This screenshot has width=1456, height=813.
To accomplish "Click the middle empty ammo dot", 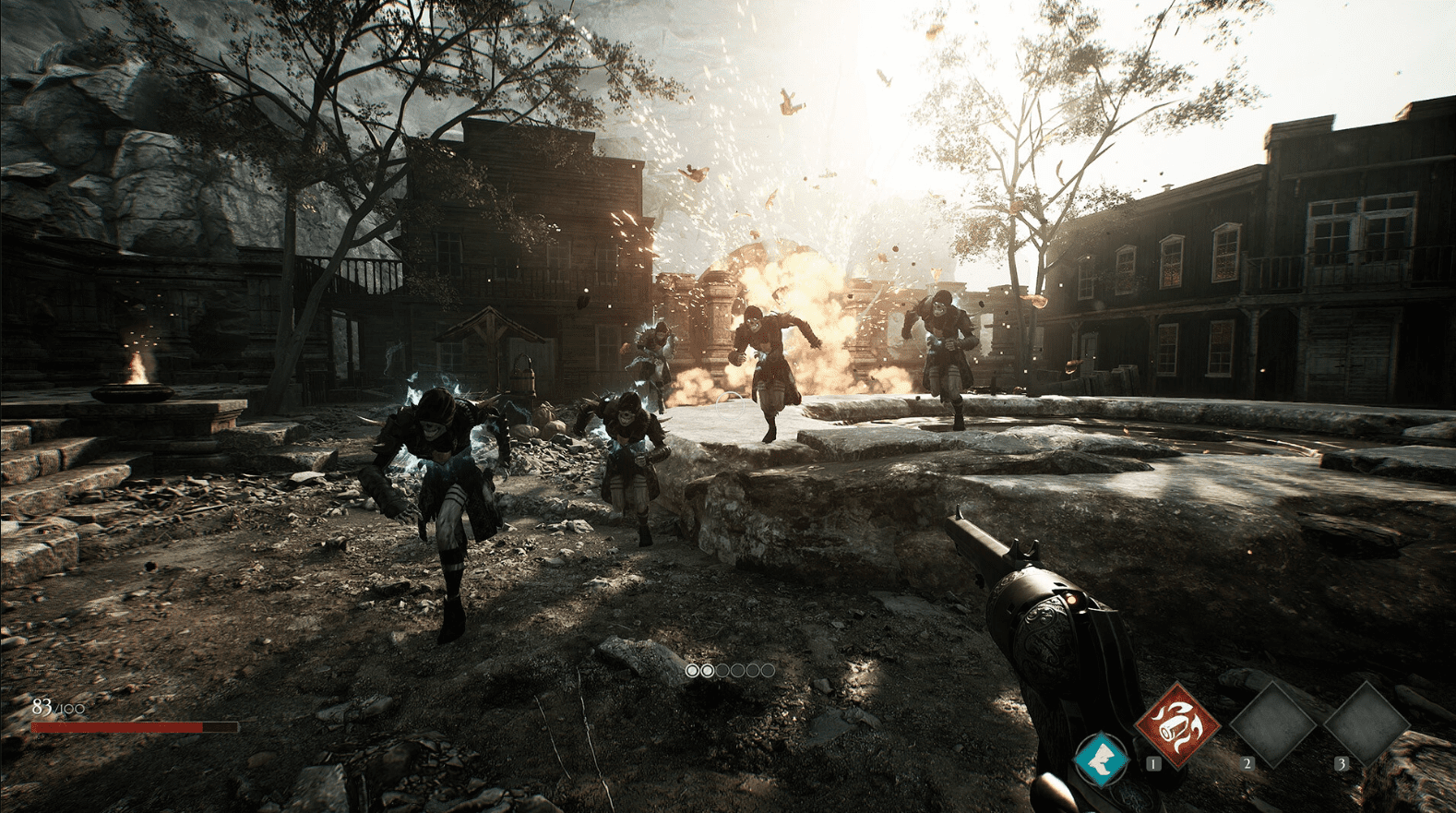I will [x=736, y=671].
